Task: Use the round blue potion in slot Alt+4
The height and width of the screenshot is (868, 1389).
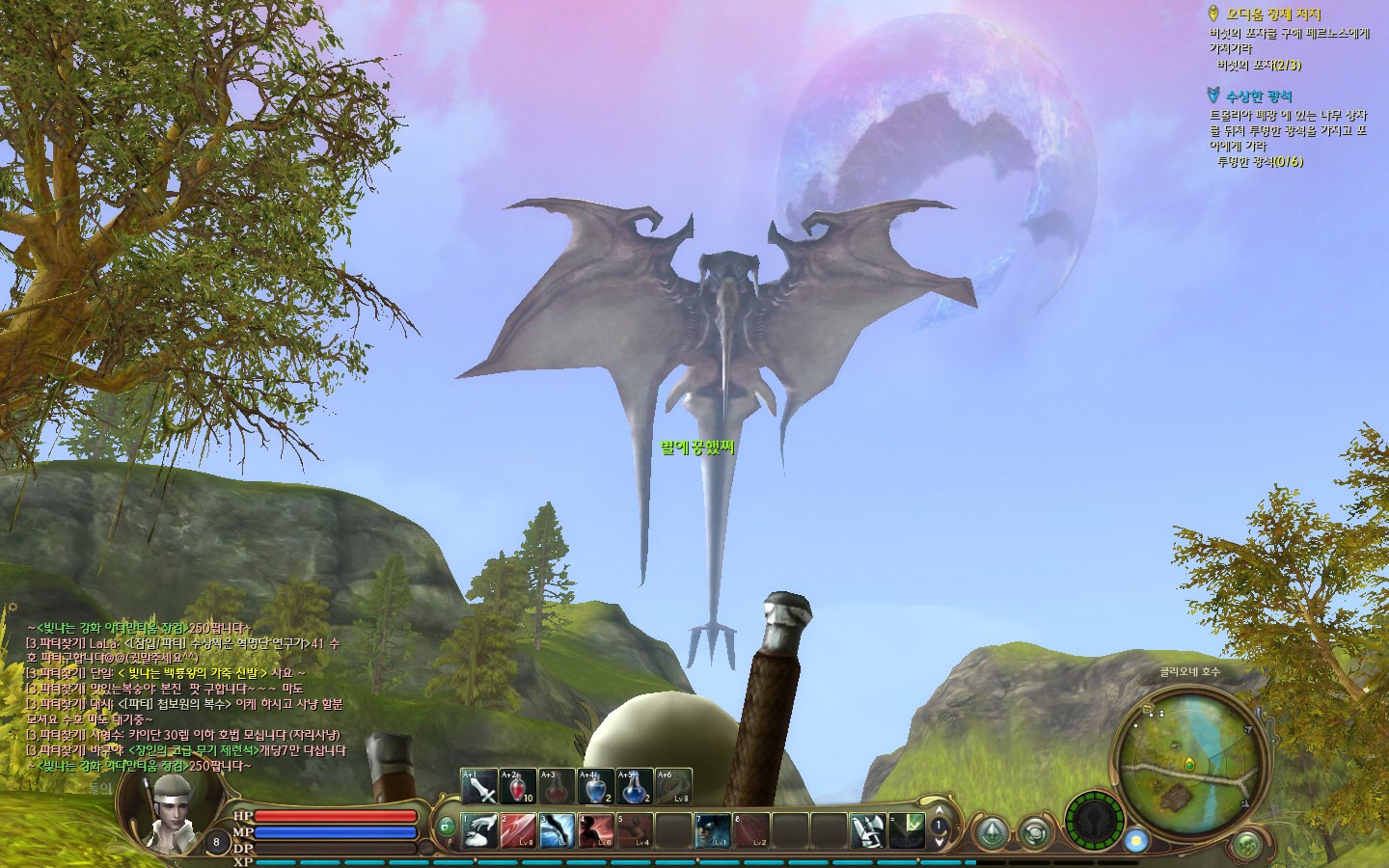Action: [595, 787]
